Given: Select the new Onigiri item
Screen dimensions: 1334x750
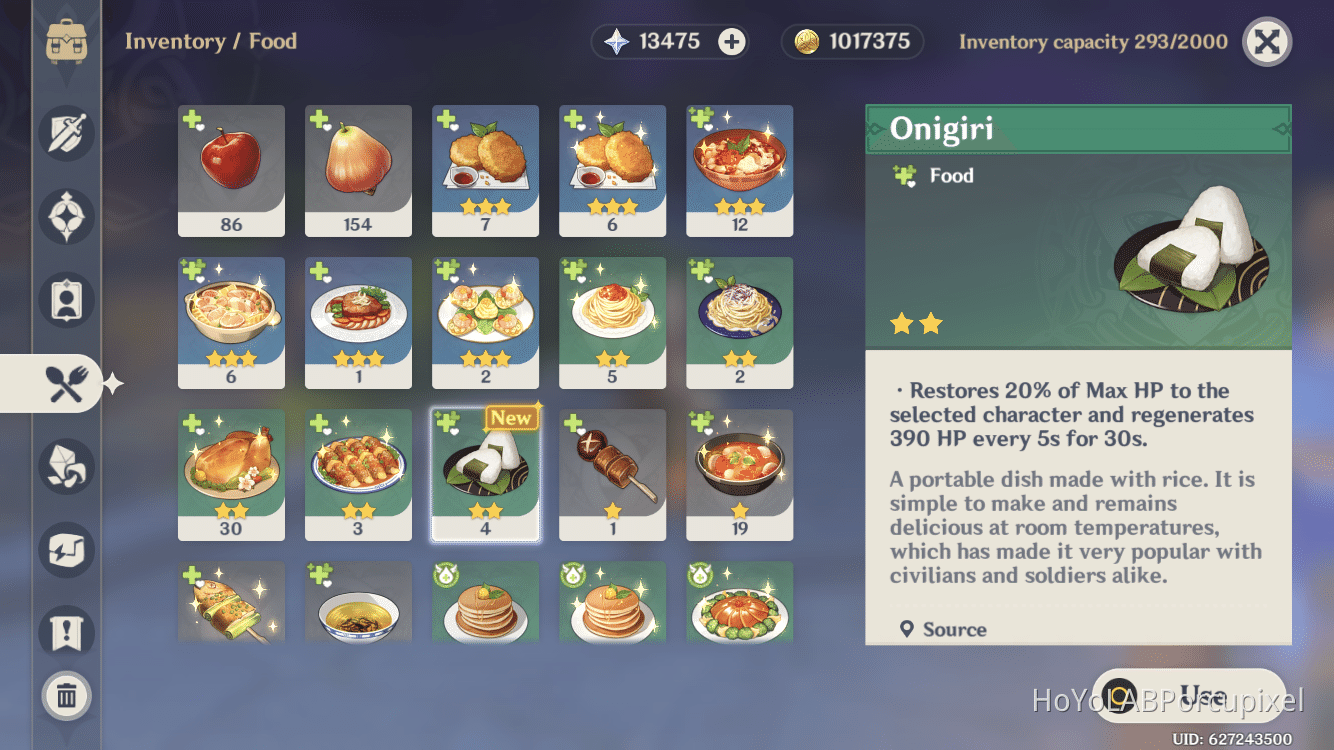Looking at the screenshot, I should pos(485,472).
